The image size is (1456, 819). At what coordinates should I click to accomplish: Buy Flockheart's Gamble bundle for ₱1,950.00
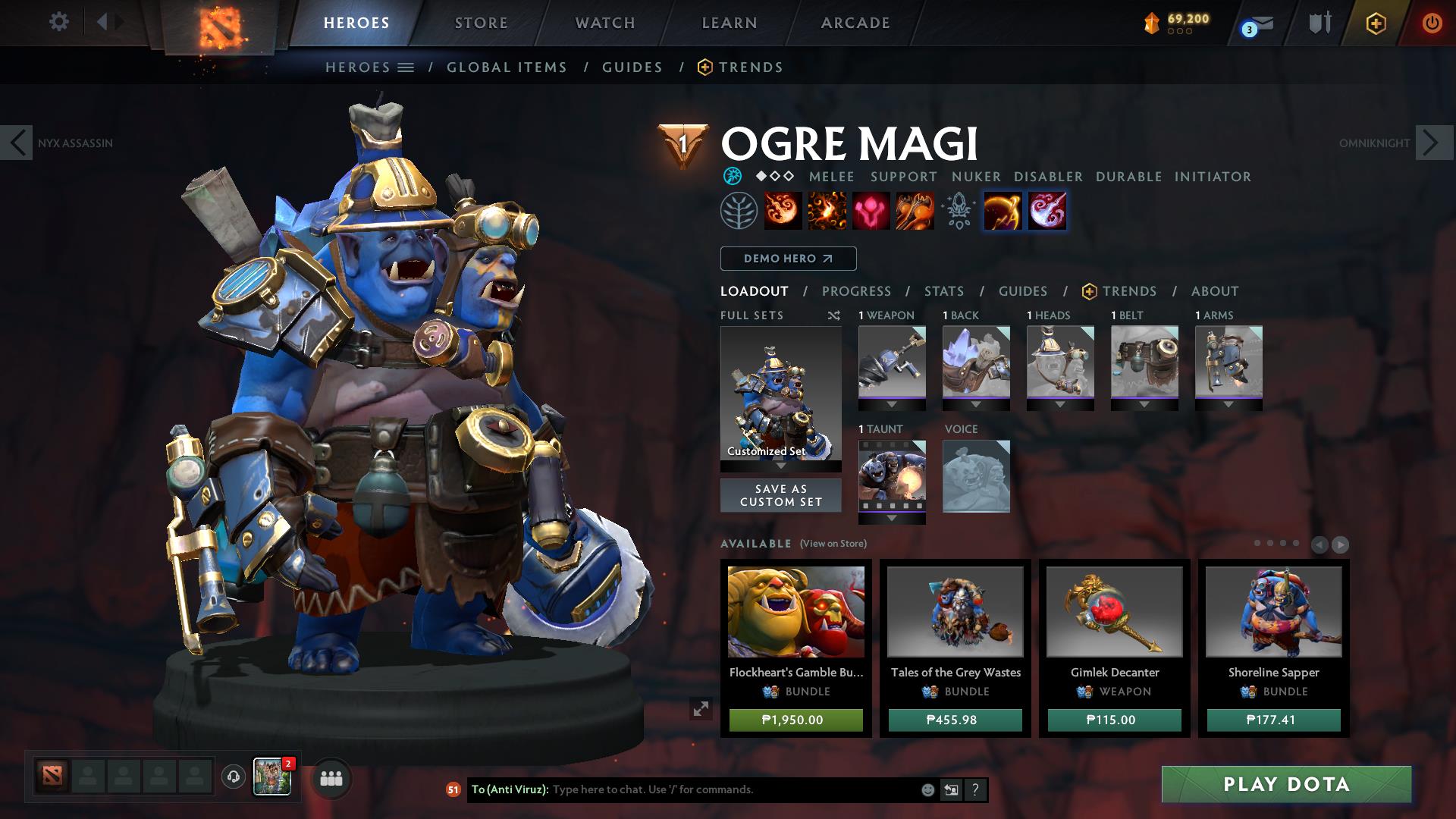tap(795, 720)
